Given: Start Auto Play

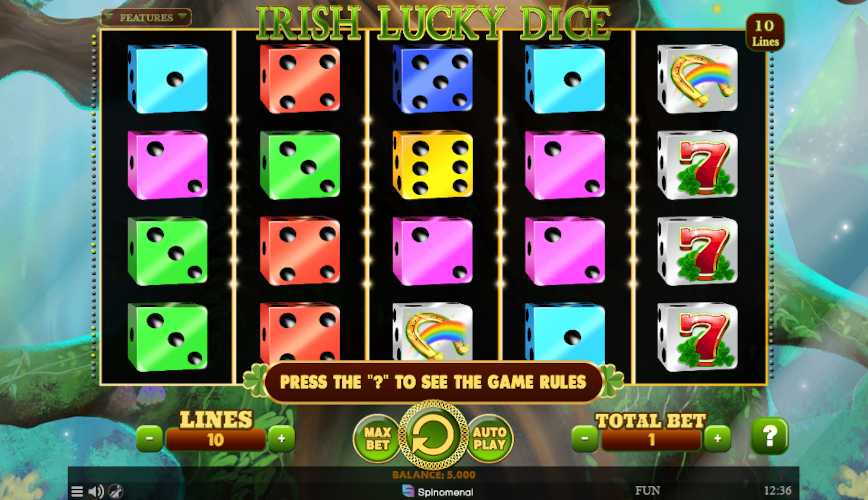Looking at the screenshot, I should coord(490,437).
